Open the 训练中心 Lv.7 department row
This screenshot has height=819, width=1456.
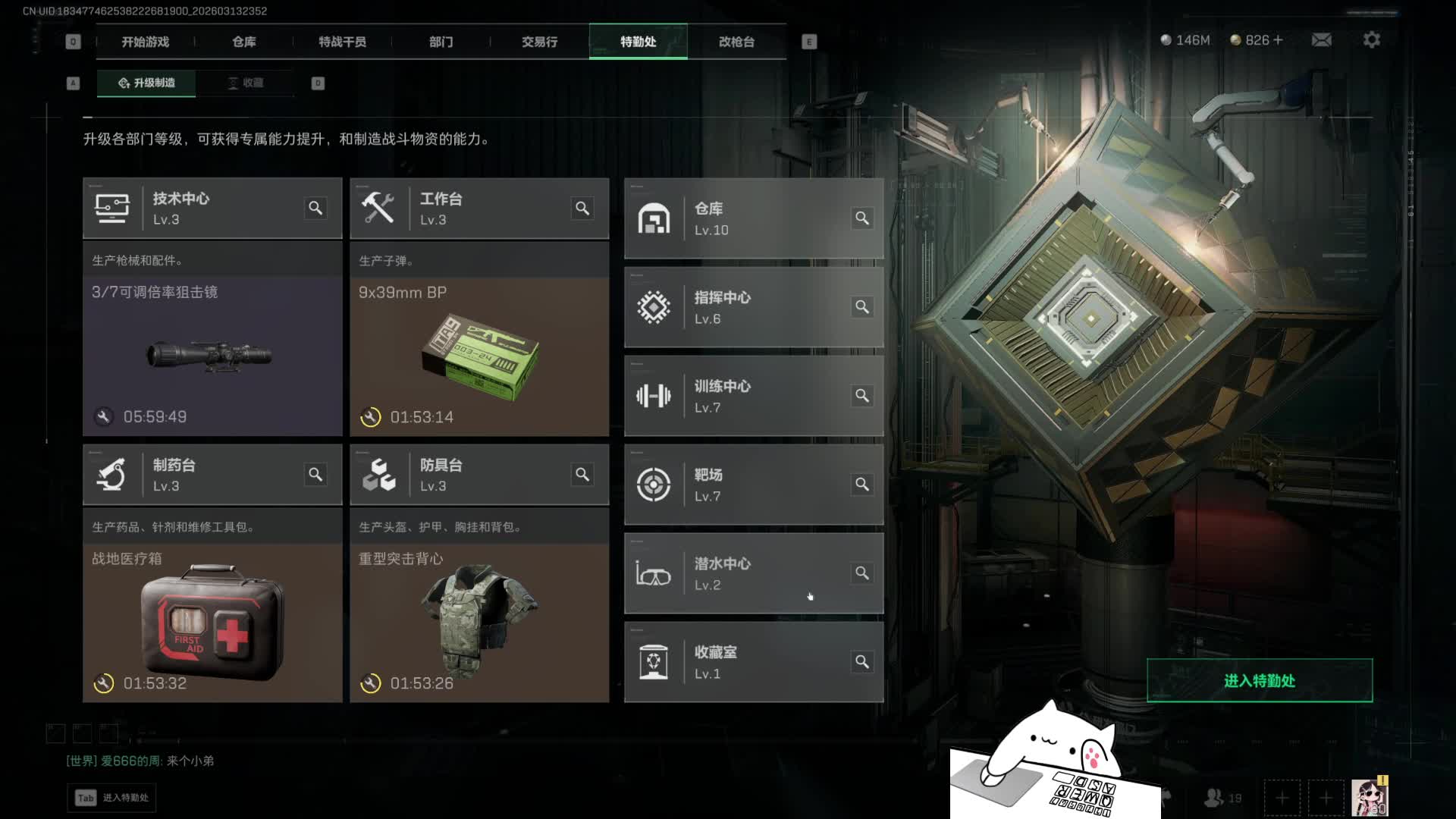click(x=753, y=396)
